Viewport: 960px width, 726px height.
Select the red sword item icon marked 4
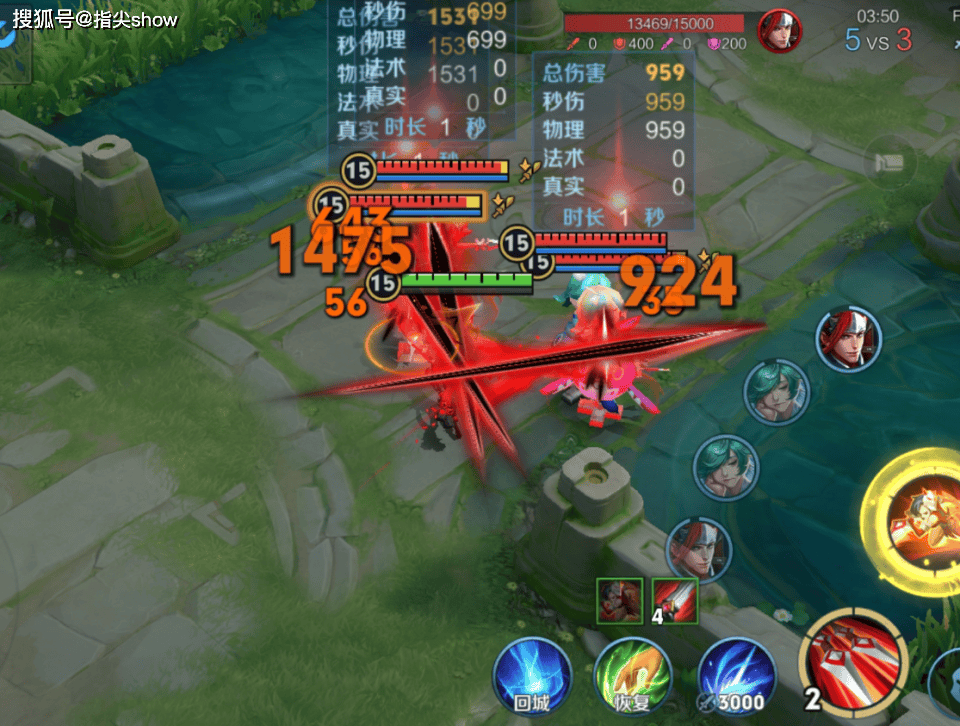tap(675, 598)
